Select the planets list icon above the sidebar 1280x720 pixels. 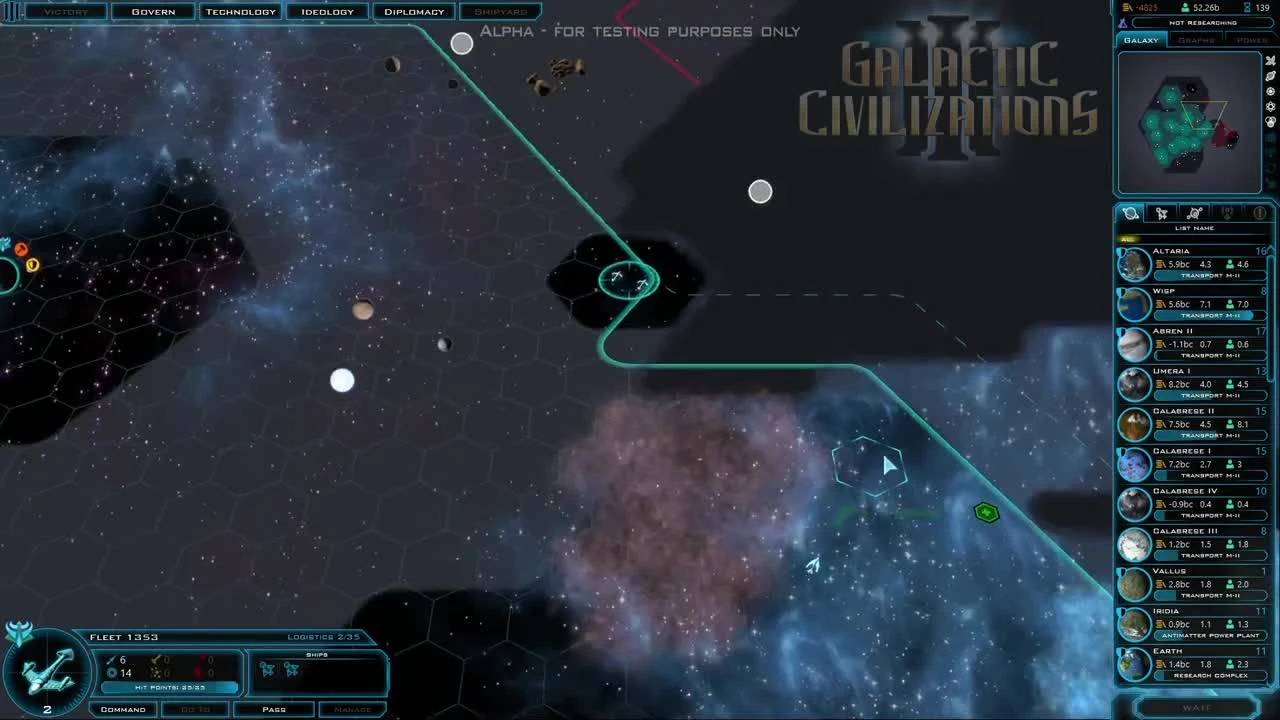click(x=1129, y=213)
